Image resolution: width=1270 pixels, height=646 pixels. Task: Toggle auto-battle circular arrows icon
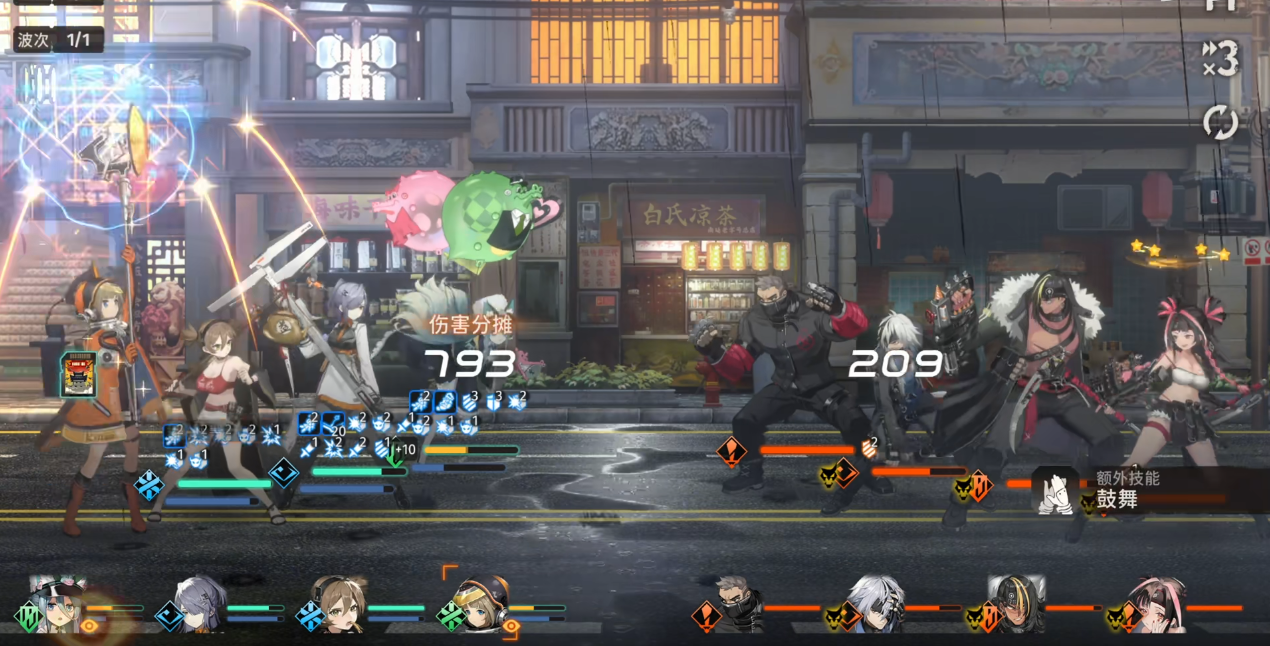pyautogui.click(x=1220, y=123)
